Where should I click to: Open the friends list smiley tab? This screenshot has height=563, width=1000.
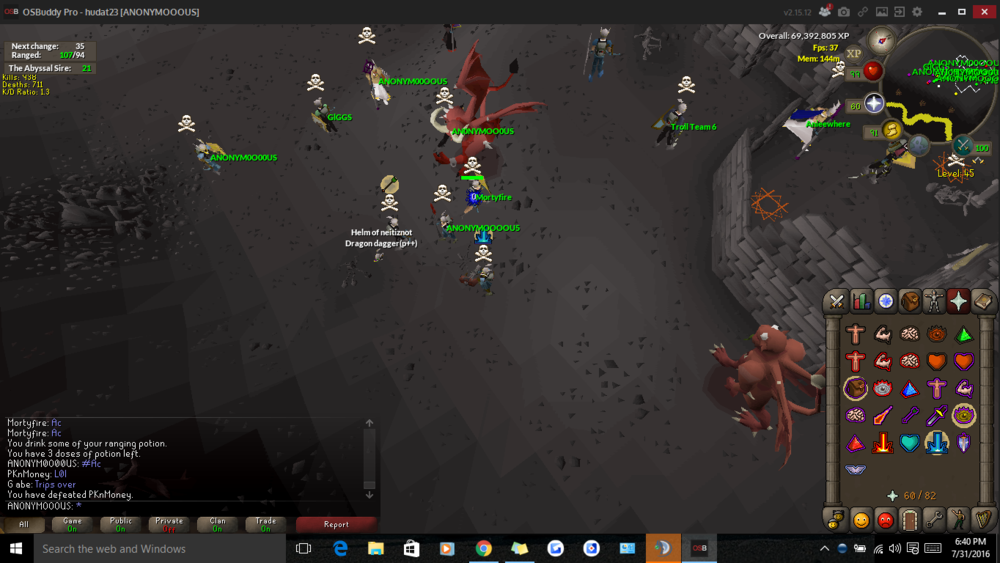861,520
